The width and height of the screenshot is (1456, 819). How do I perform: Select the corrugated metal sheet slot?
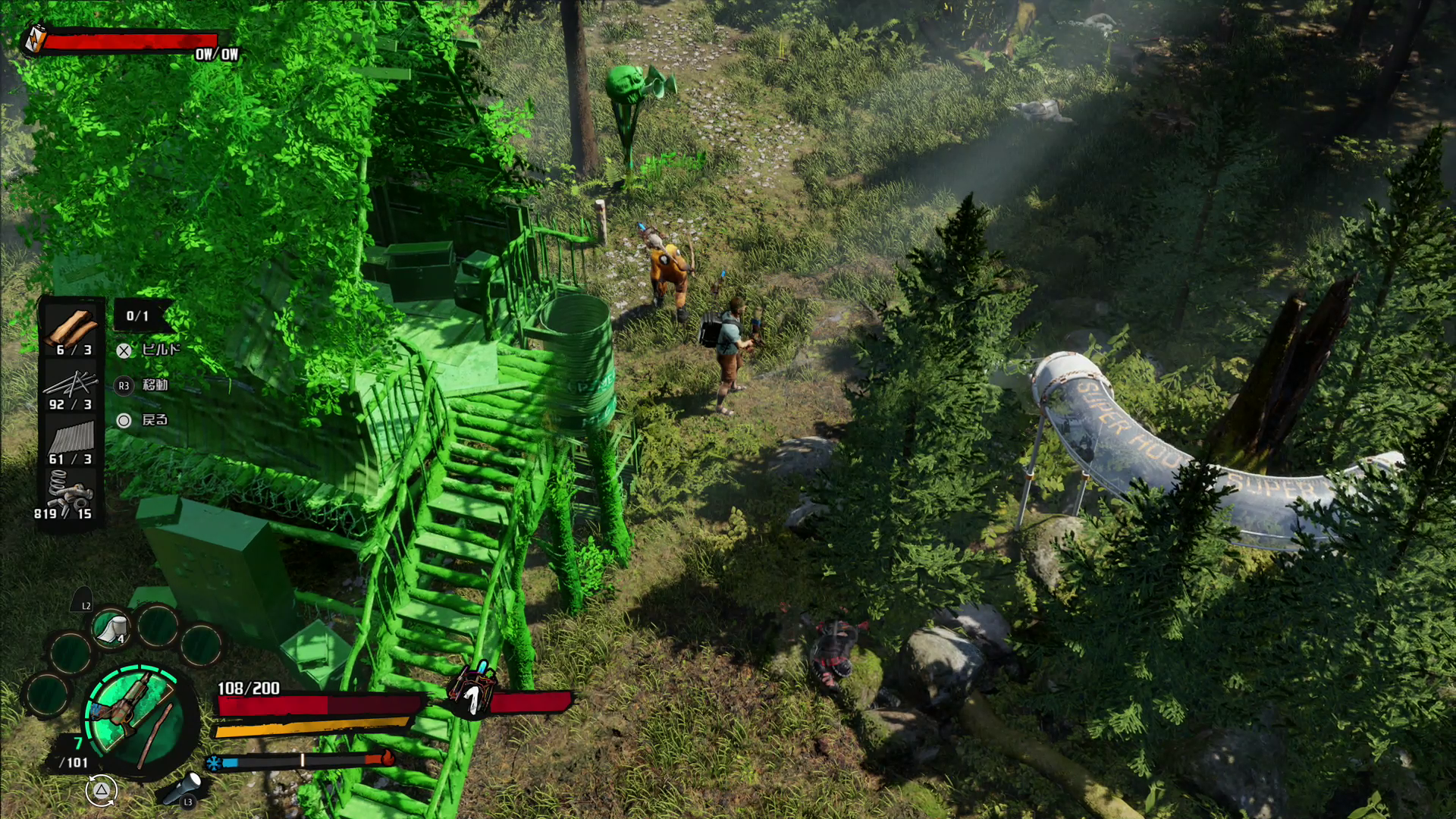coord(71,438)
